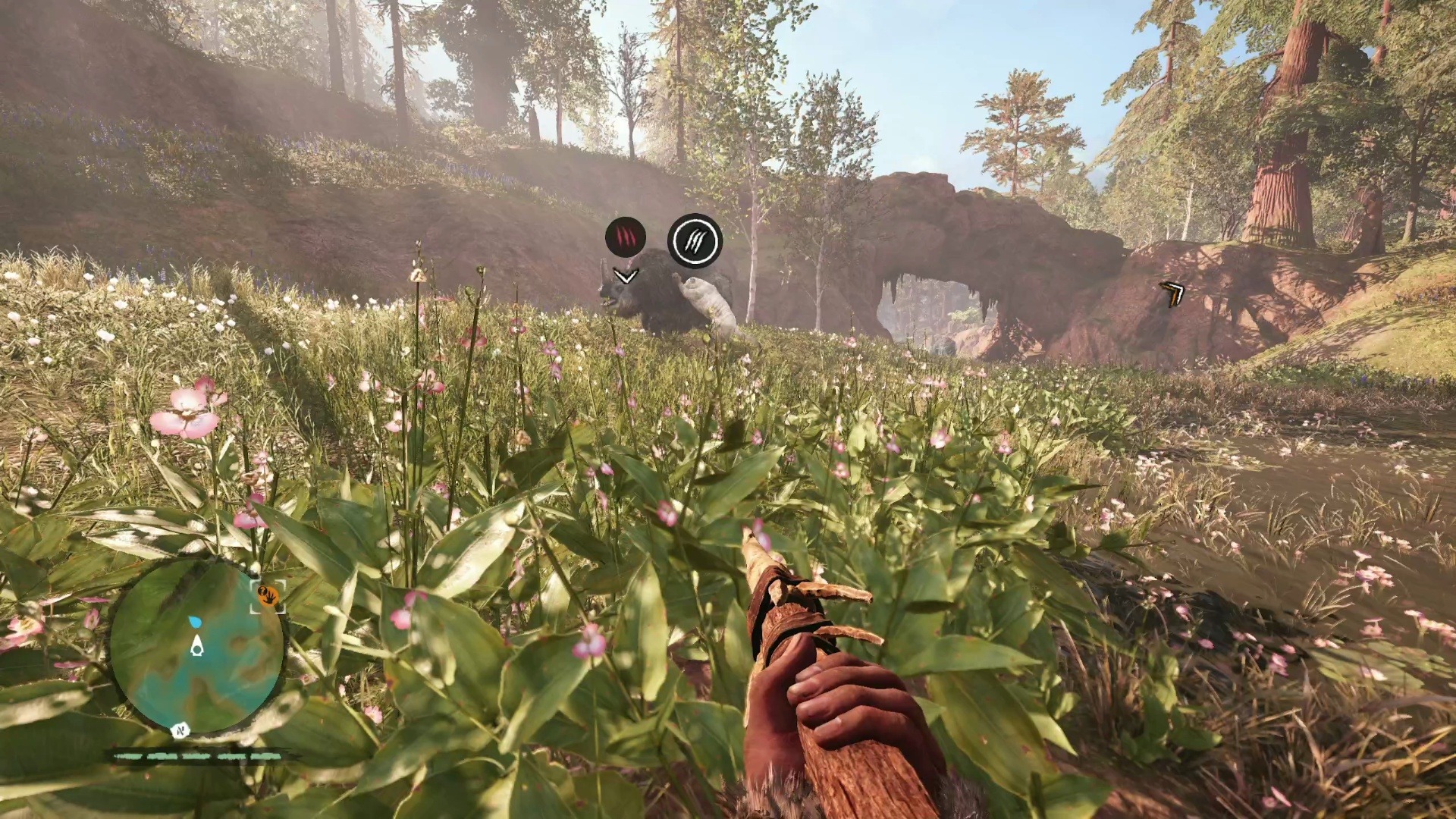
Task: Select the red claw marks icon
Action: (626, 237)
